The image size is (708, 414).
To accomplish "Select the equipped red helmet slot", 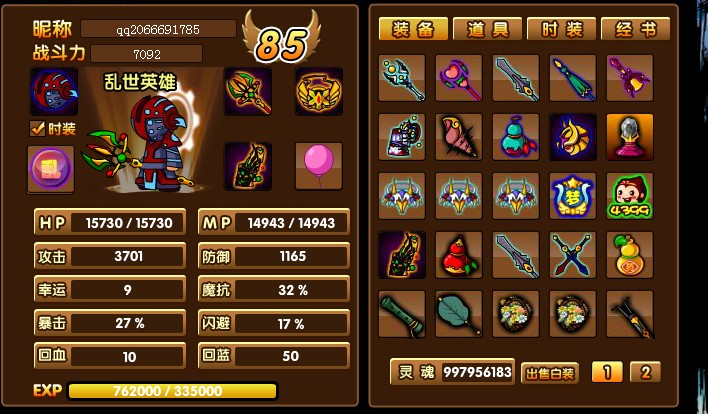I will (x=52, y=91).
